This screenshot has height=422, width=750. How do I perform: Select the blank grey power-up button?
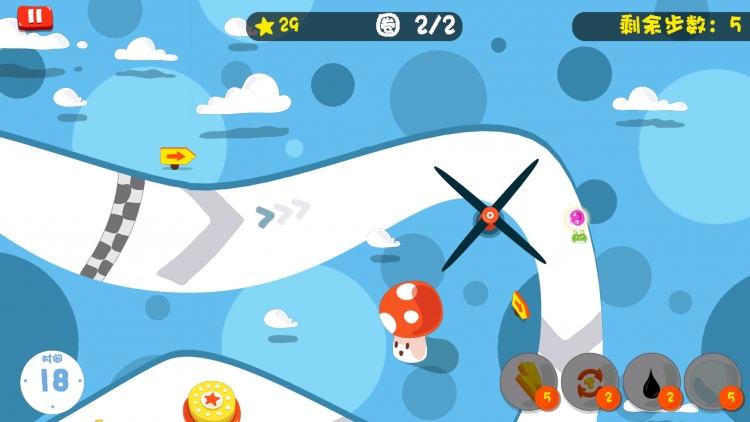point(712,381)
